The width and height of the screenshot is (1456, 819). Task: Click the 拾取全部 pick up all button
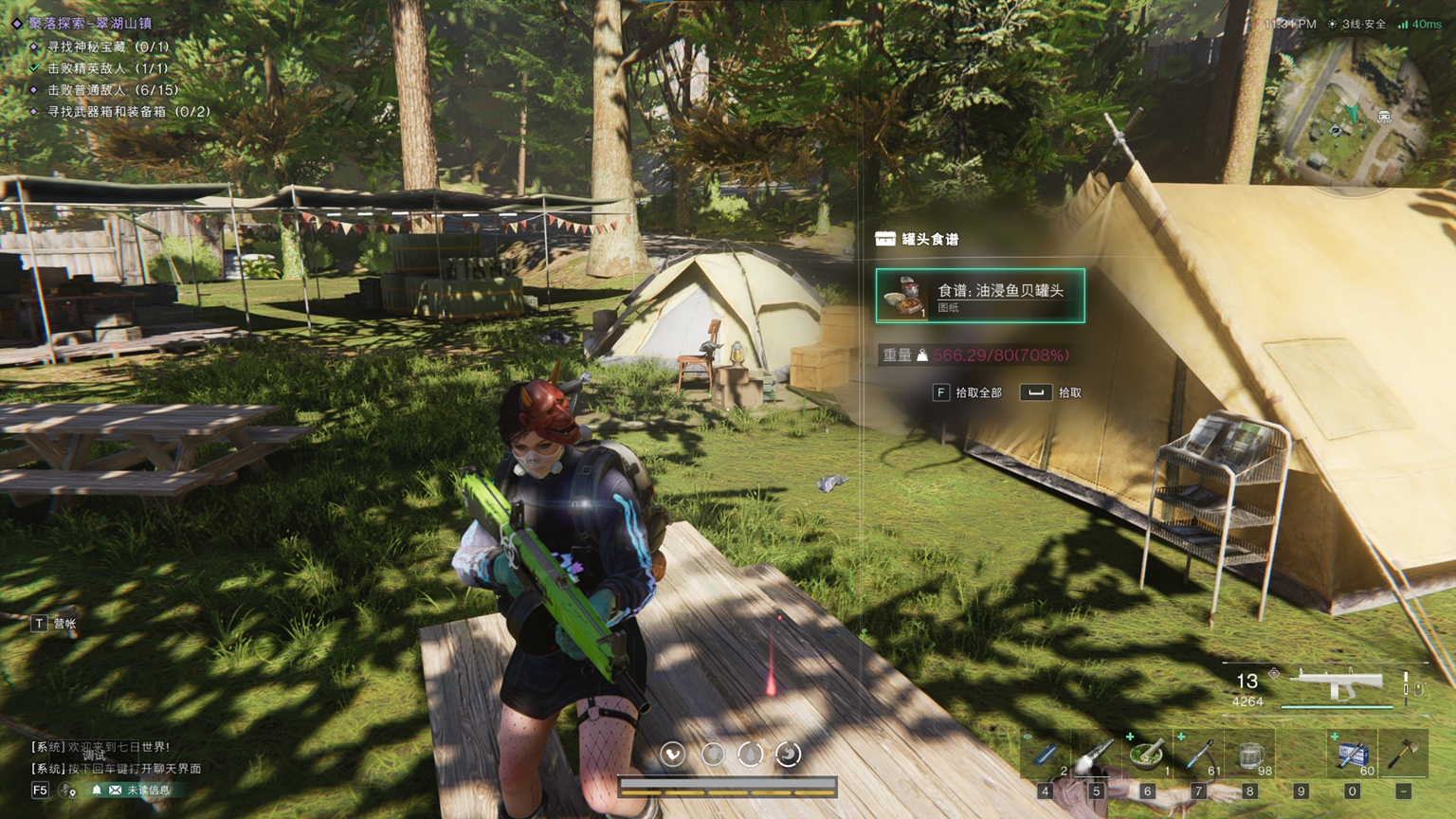[968, 392]
